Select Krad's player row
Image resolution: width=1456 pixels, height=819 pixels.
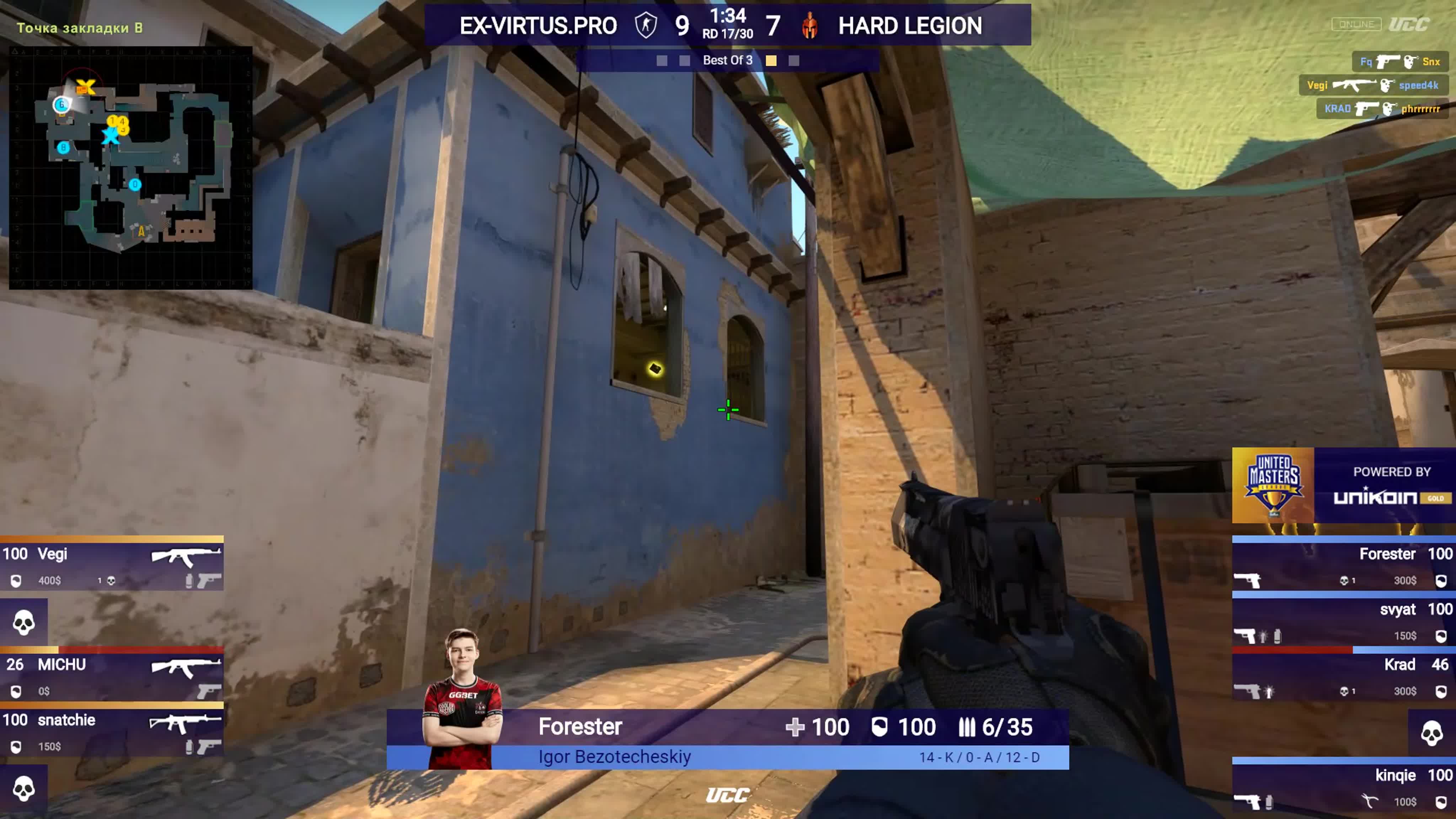pos(1344,676)
